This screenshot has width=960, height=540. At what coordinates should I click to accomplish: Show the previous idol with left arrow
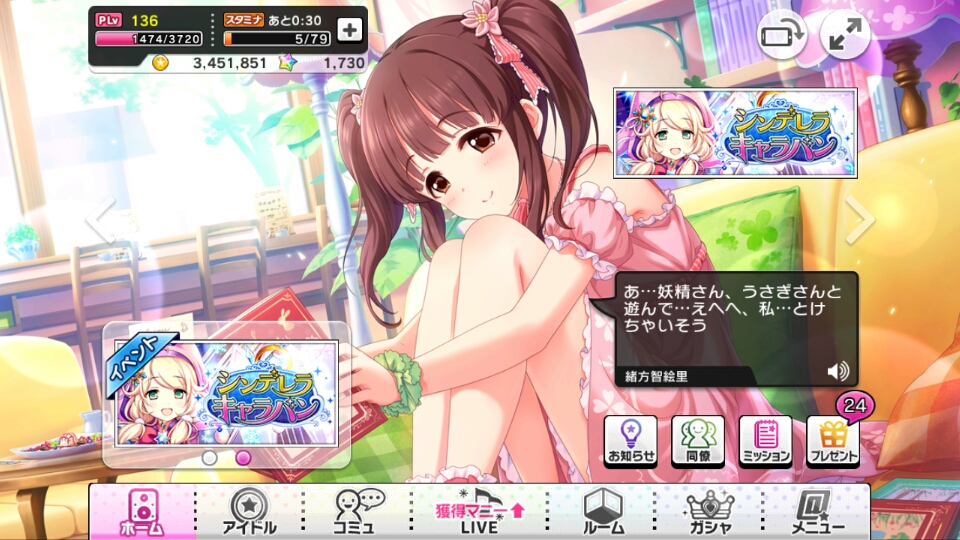click(100, 220)
